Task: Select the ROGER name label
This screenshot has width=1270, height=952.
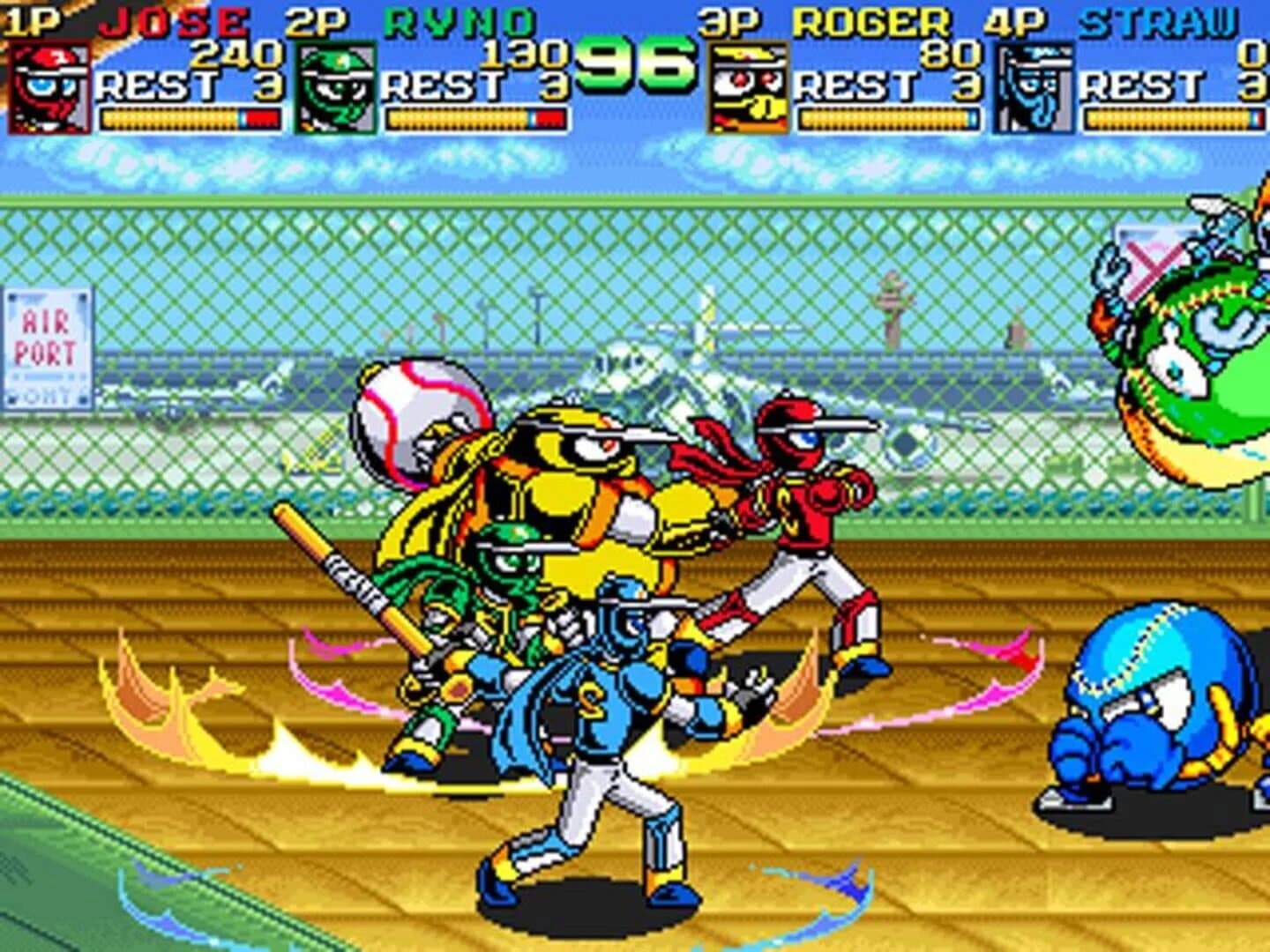Action: 869,16
